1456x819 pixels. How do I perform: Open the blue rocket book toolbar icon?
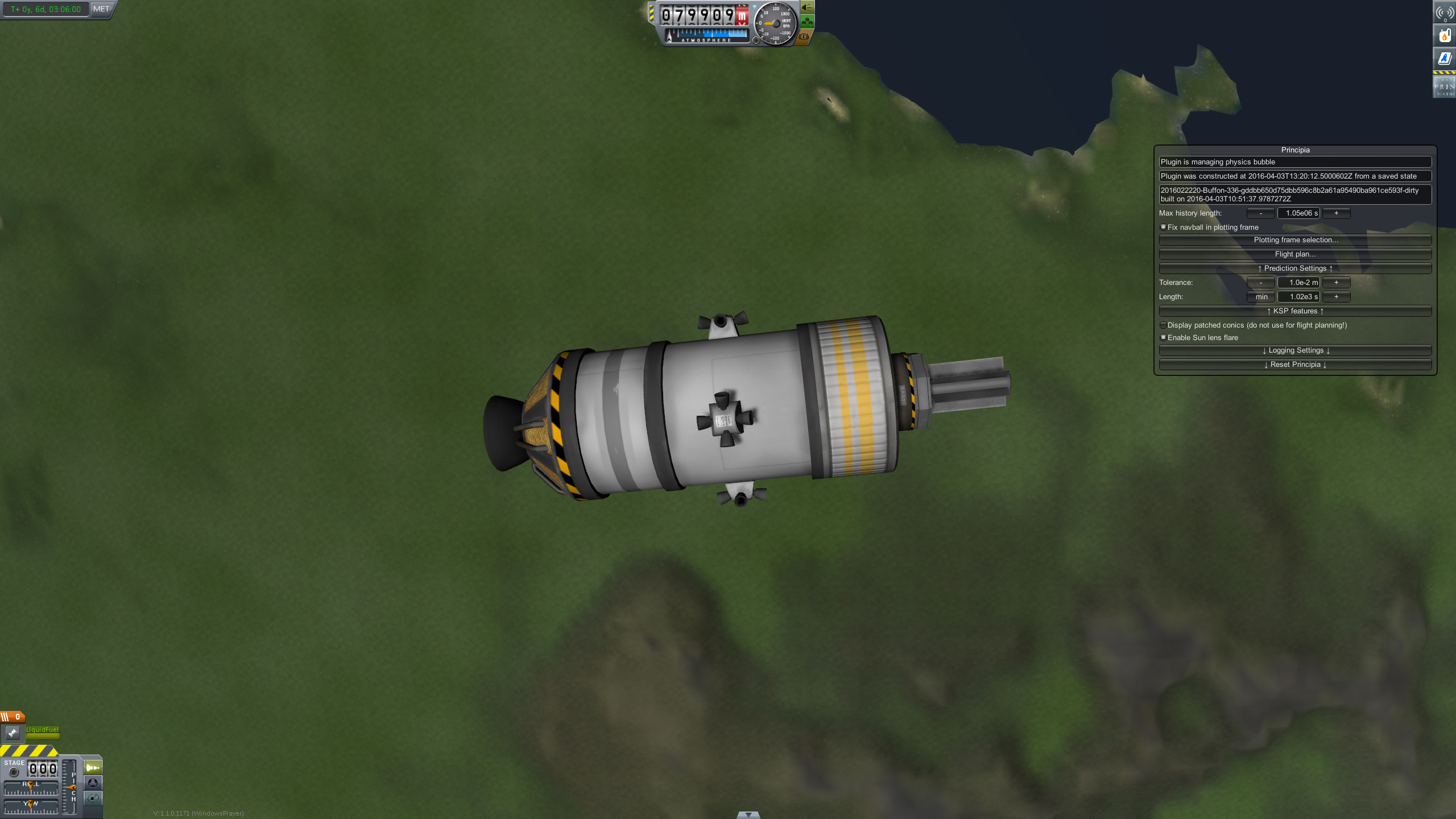[x=1444, y=59]
